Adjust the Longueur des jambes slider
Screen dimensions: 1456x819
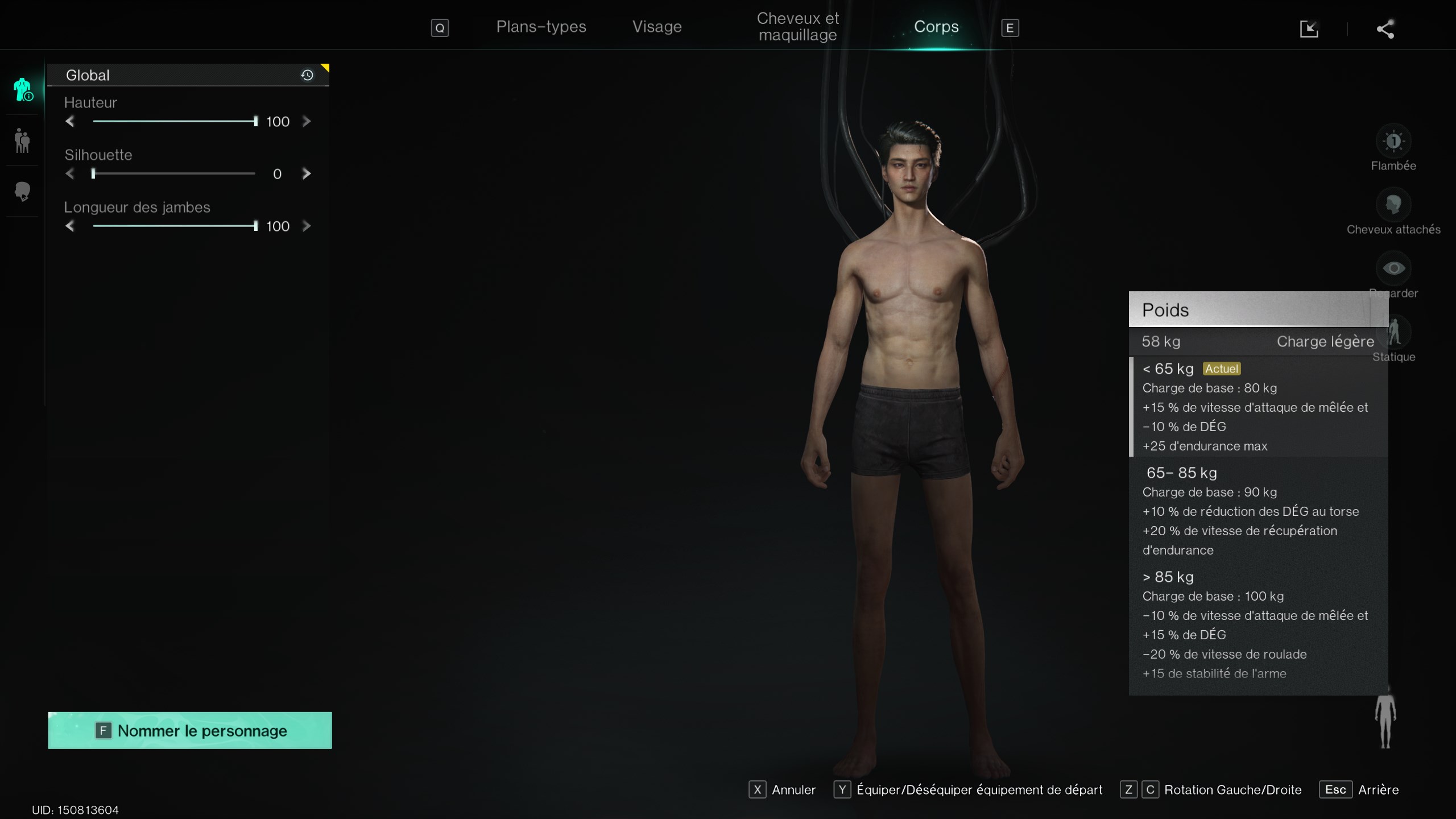174,226
